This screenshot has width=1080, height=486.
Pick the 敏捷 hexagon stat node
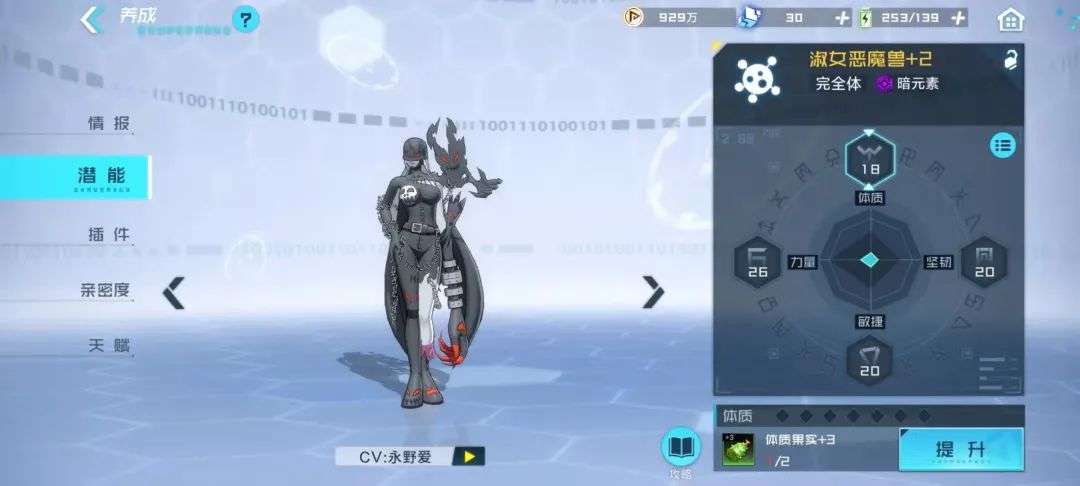(x=869, y=360)
